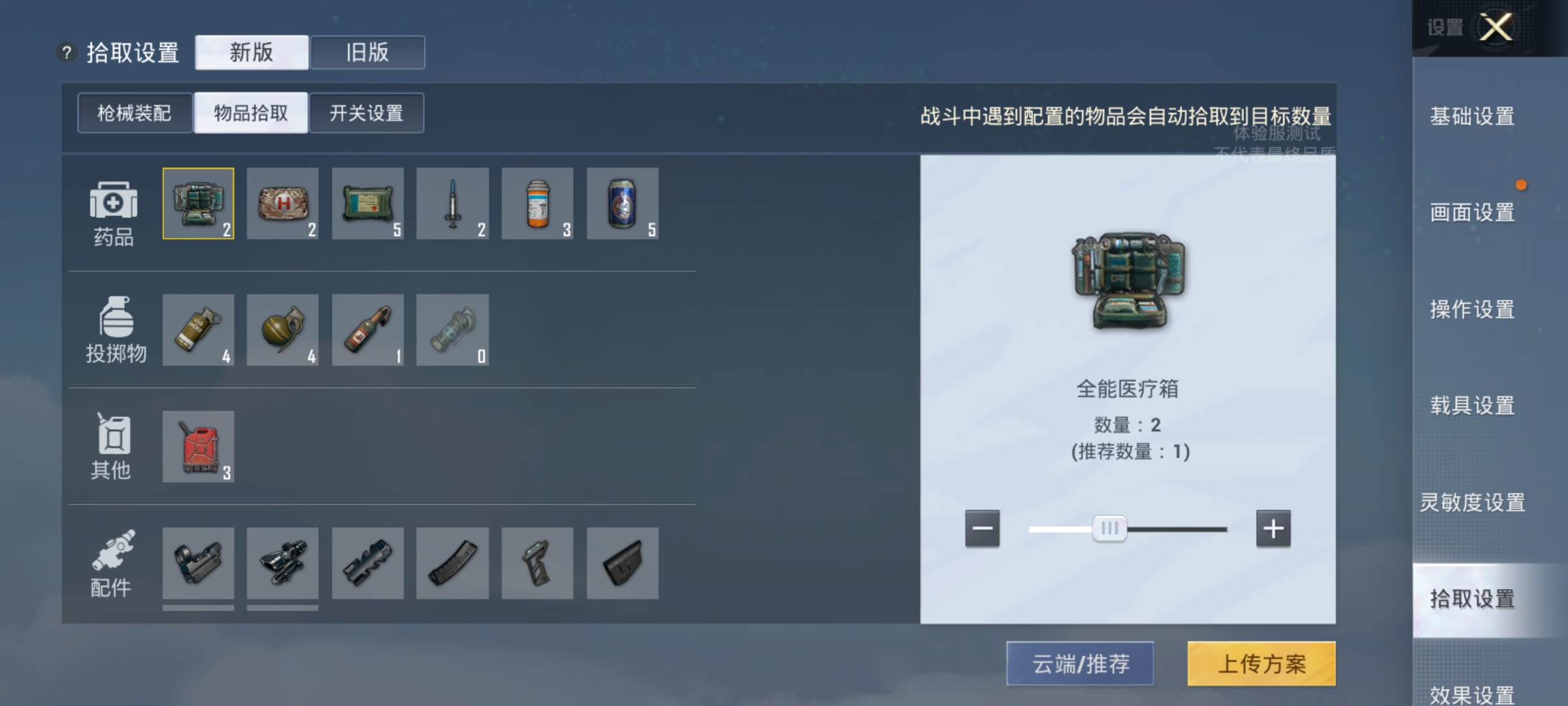Screen dimensions: 1568x706
Task: Switch to the 旧版 version tab
Action: pyautogui.click(x=367, y=52)
